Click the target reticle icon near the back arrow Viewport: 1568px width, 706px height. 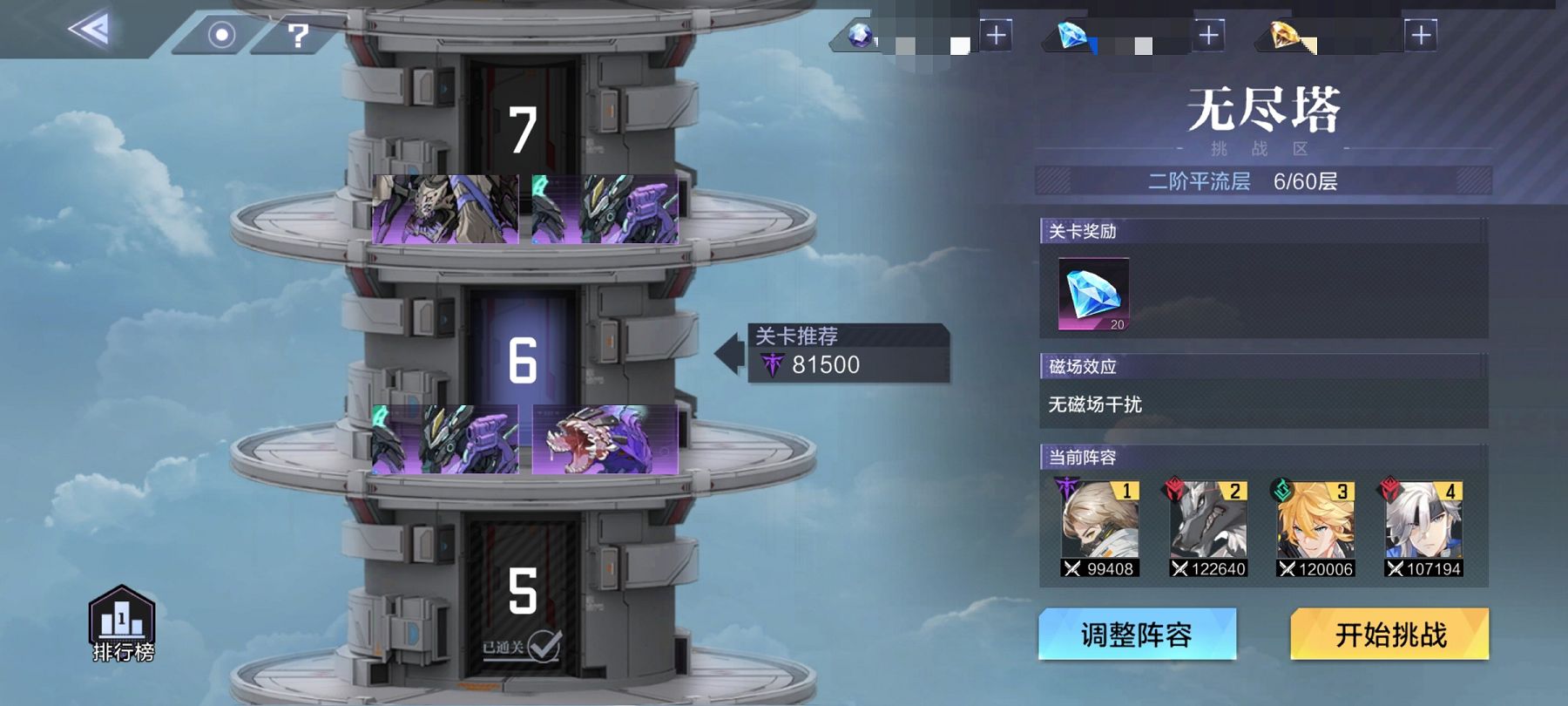(222, 35)
